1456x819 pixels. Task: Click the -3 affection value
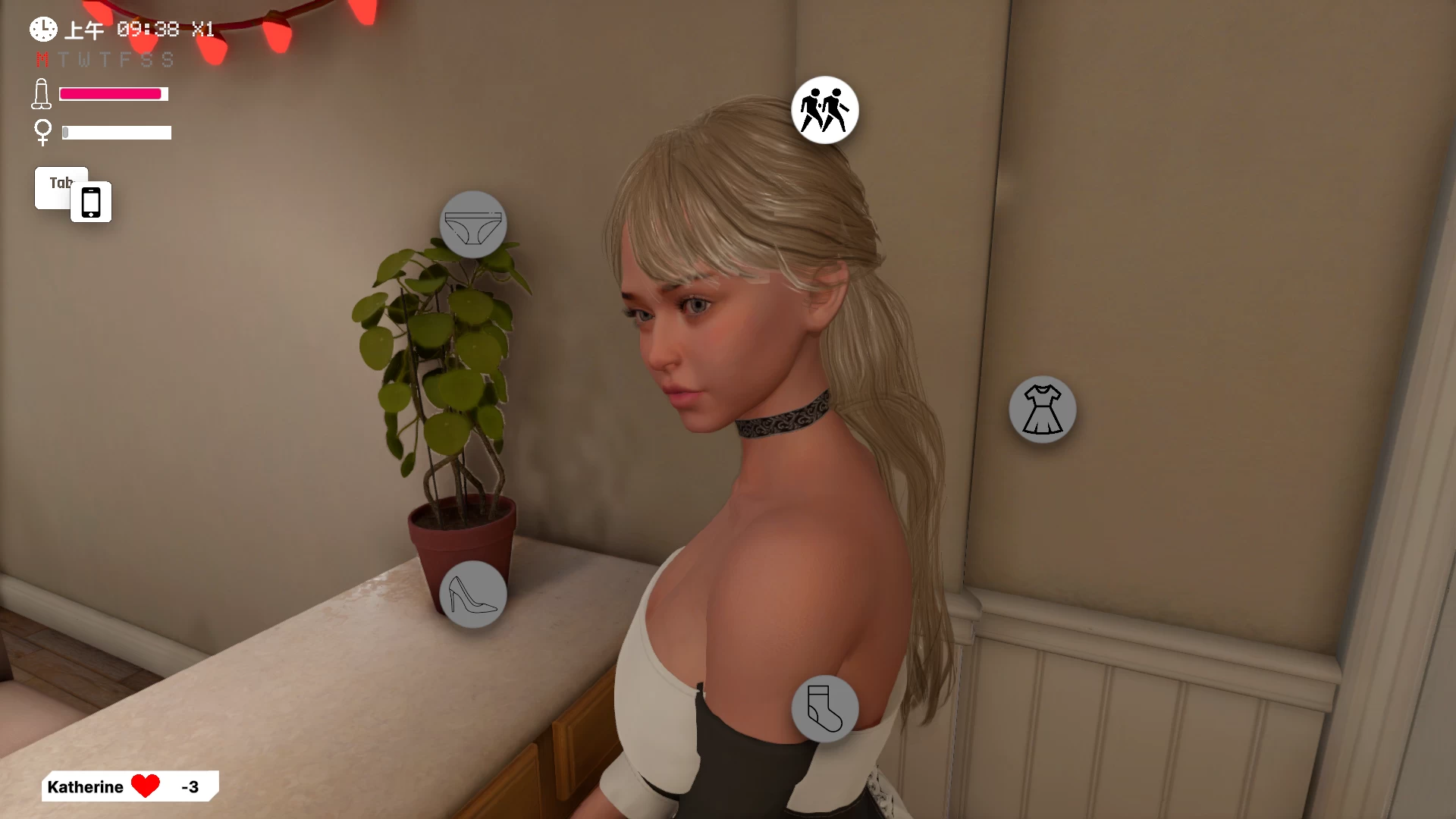coord(191,786)
